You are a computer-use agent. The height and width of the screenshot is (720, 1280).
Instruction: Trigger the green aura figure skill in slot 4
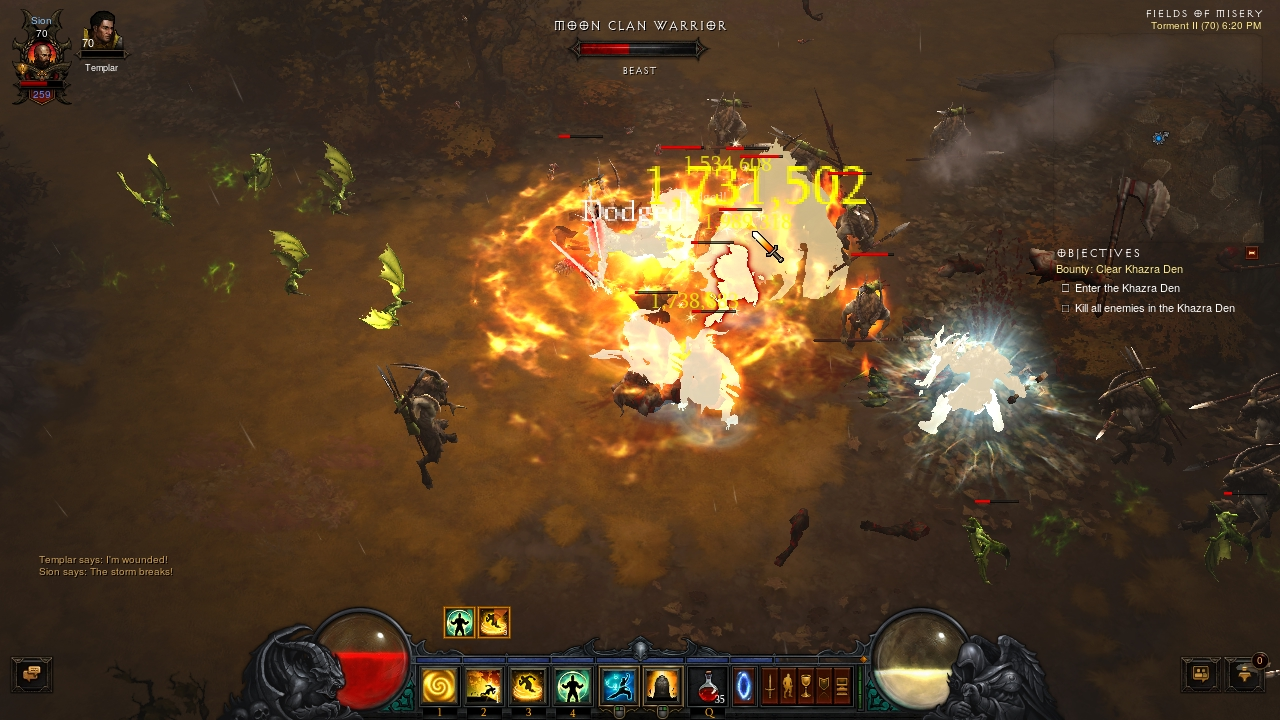[x=573, y=687]
